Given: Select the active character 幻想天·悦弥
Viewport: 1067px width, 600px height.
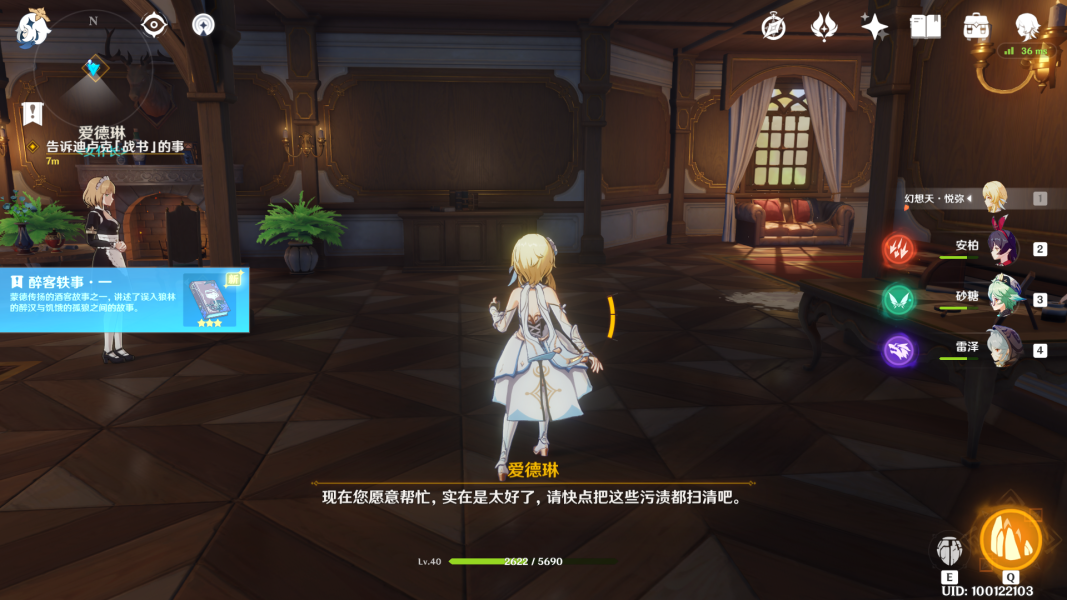Looking at the screenshot, I should click(x=993, y=198).
